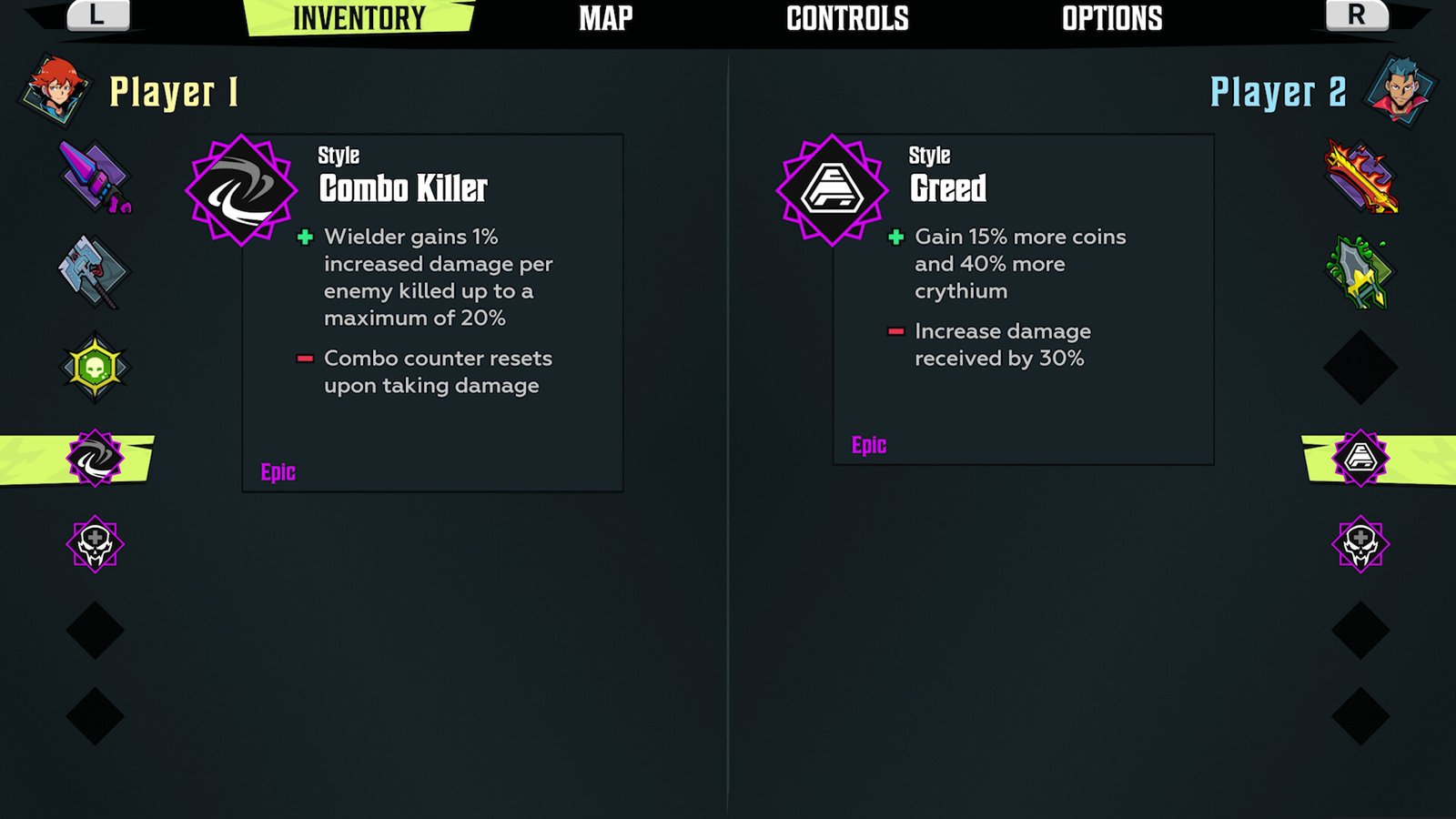Select Player 2's green blade weapon slot

1360,271
